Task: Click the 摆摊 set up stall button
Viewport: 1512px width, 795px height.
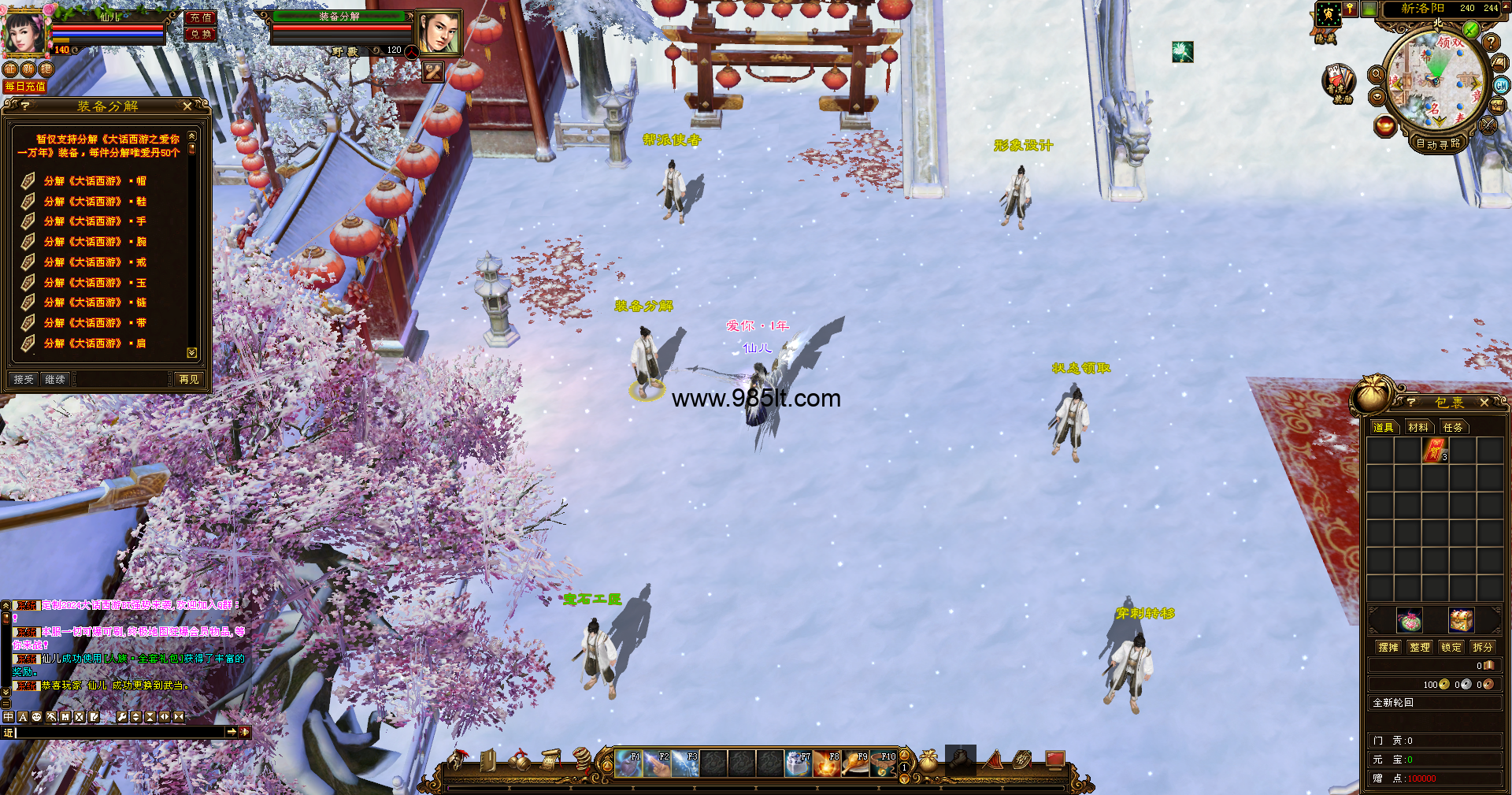Action: tap(1388, 648)
